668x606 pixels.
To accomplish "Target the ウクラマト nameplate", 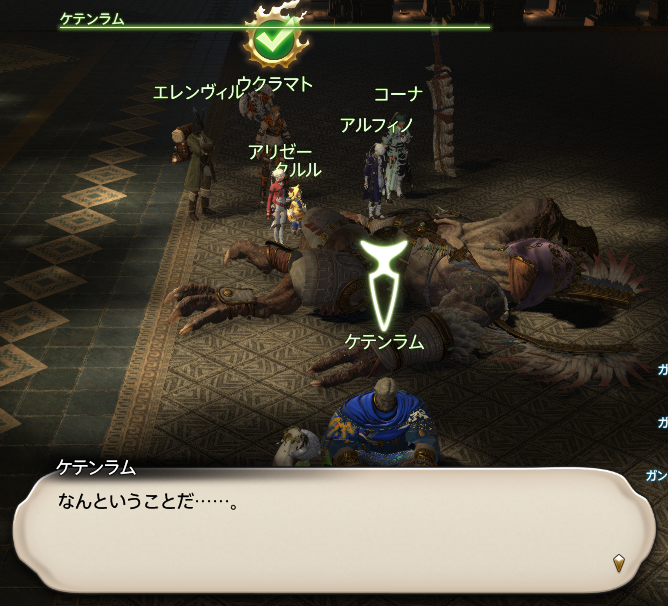I will tap(275, 84).
